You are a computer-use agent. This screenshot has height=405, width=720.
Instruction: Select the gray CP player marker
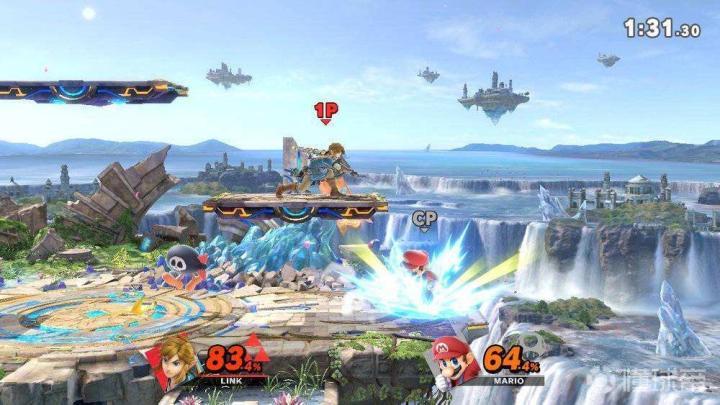pos(423,218)
